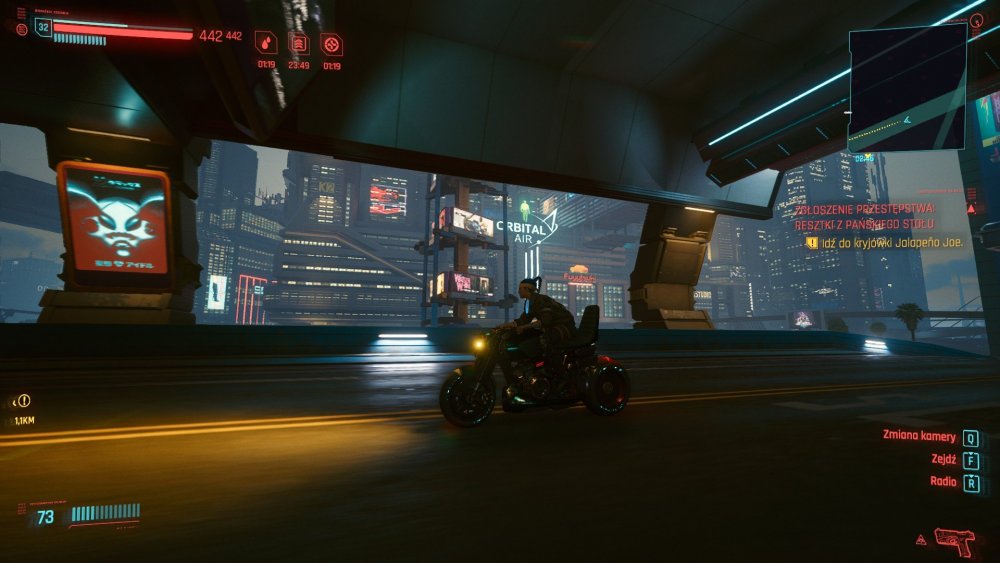Screen dimensions: 1000x563
Task: Click the minimap
Action: point(907,86)
